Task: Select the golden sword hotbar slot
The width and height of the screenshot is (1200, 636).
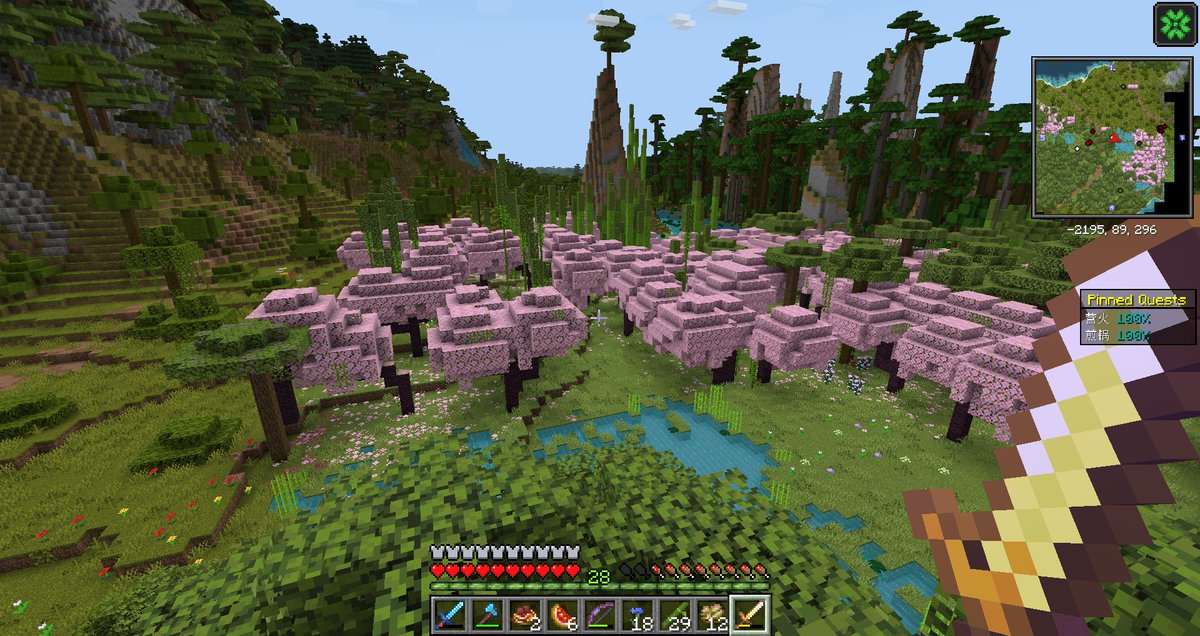Action: click(748, 613)
